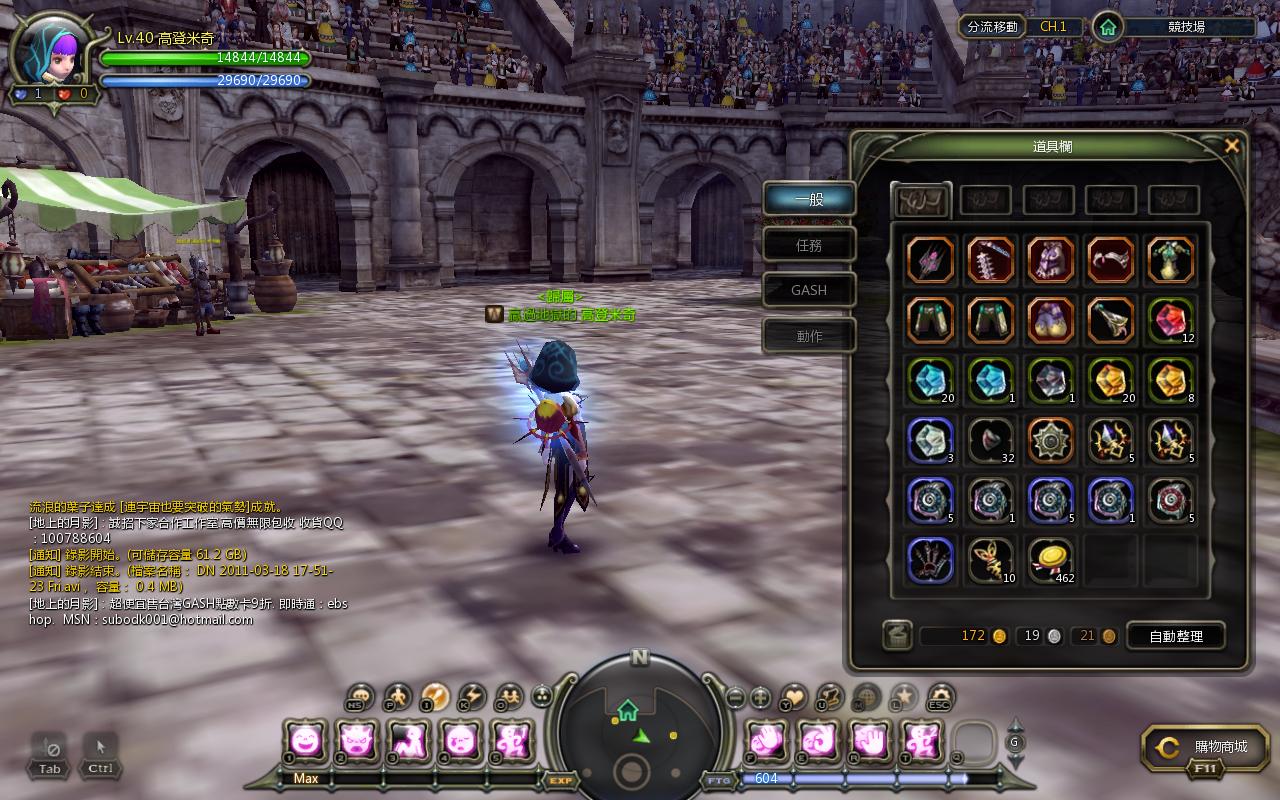Click the 自動整理 auto-sort button
1280x800 pixels.
click(x=1175, y=636)
